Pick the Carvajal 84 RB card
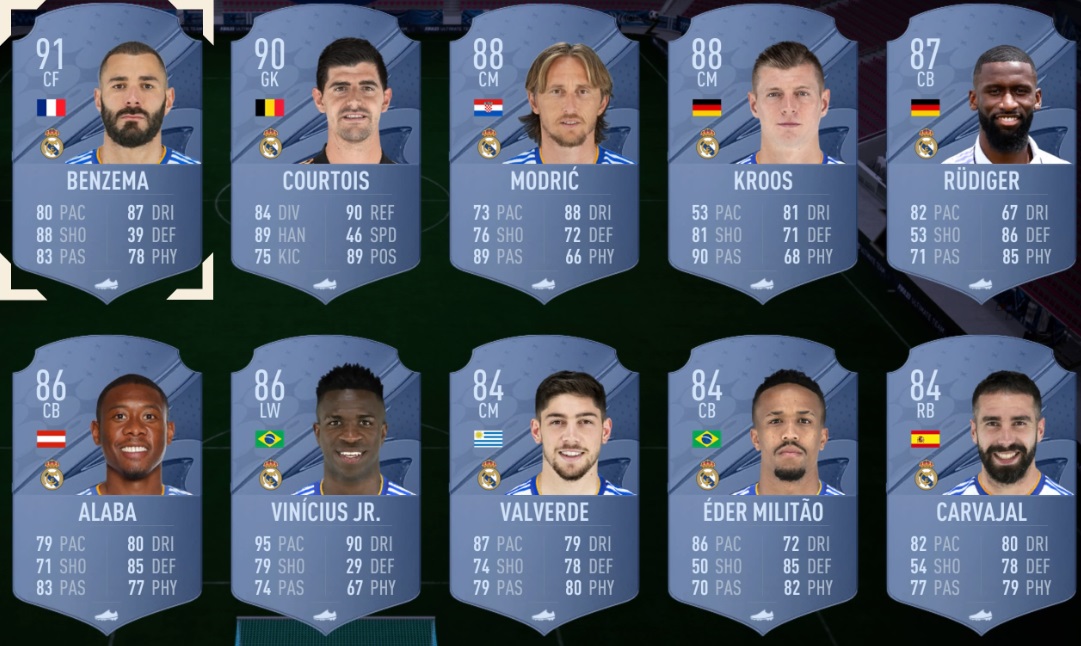The image size is (1081, 646). [x=981, y=480]
